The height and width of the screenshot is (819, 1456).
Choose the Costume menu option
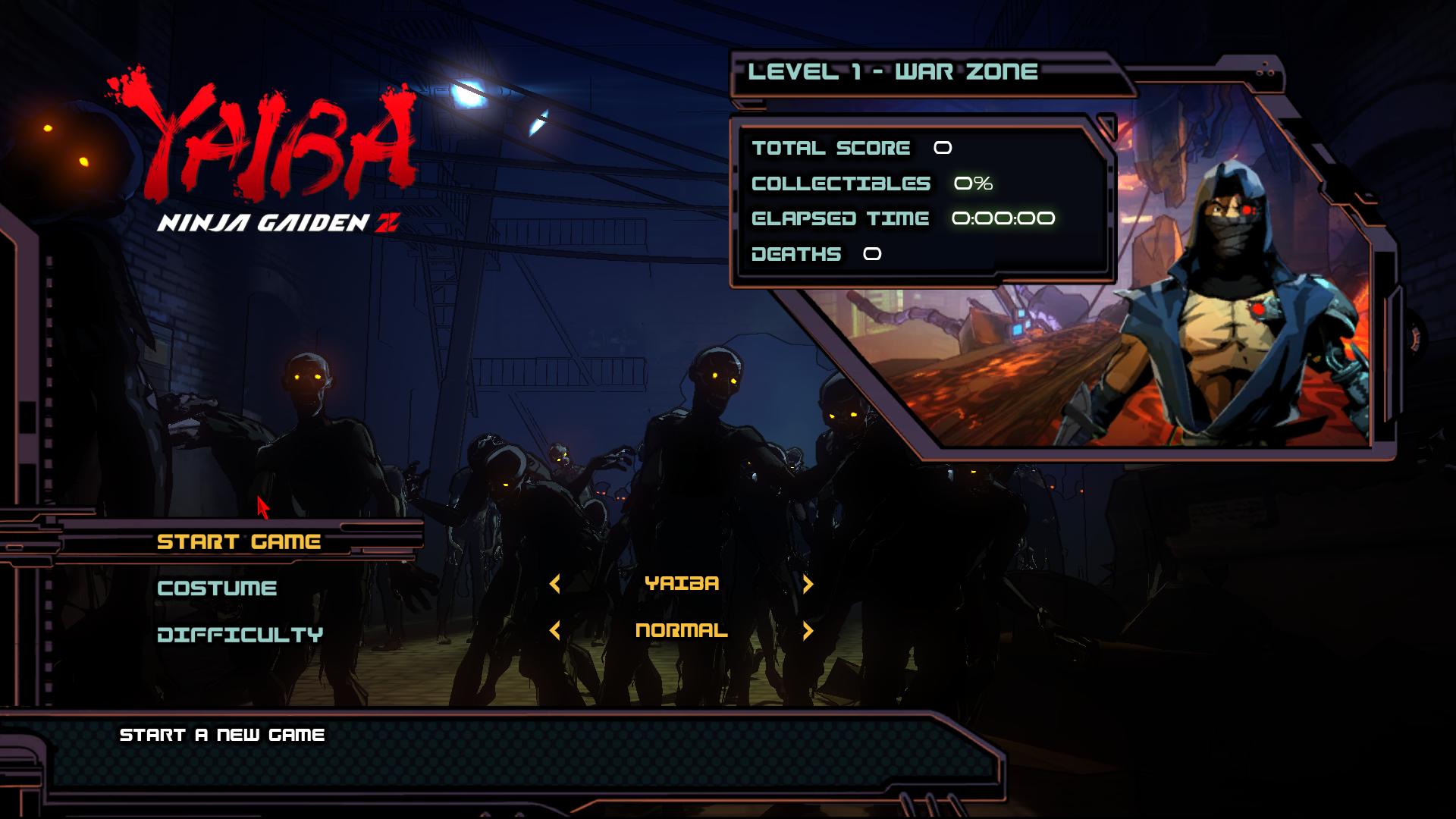(217, 588)
